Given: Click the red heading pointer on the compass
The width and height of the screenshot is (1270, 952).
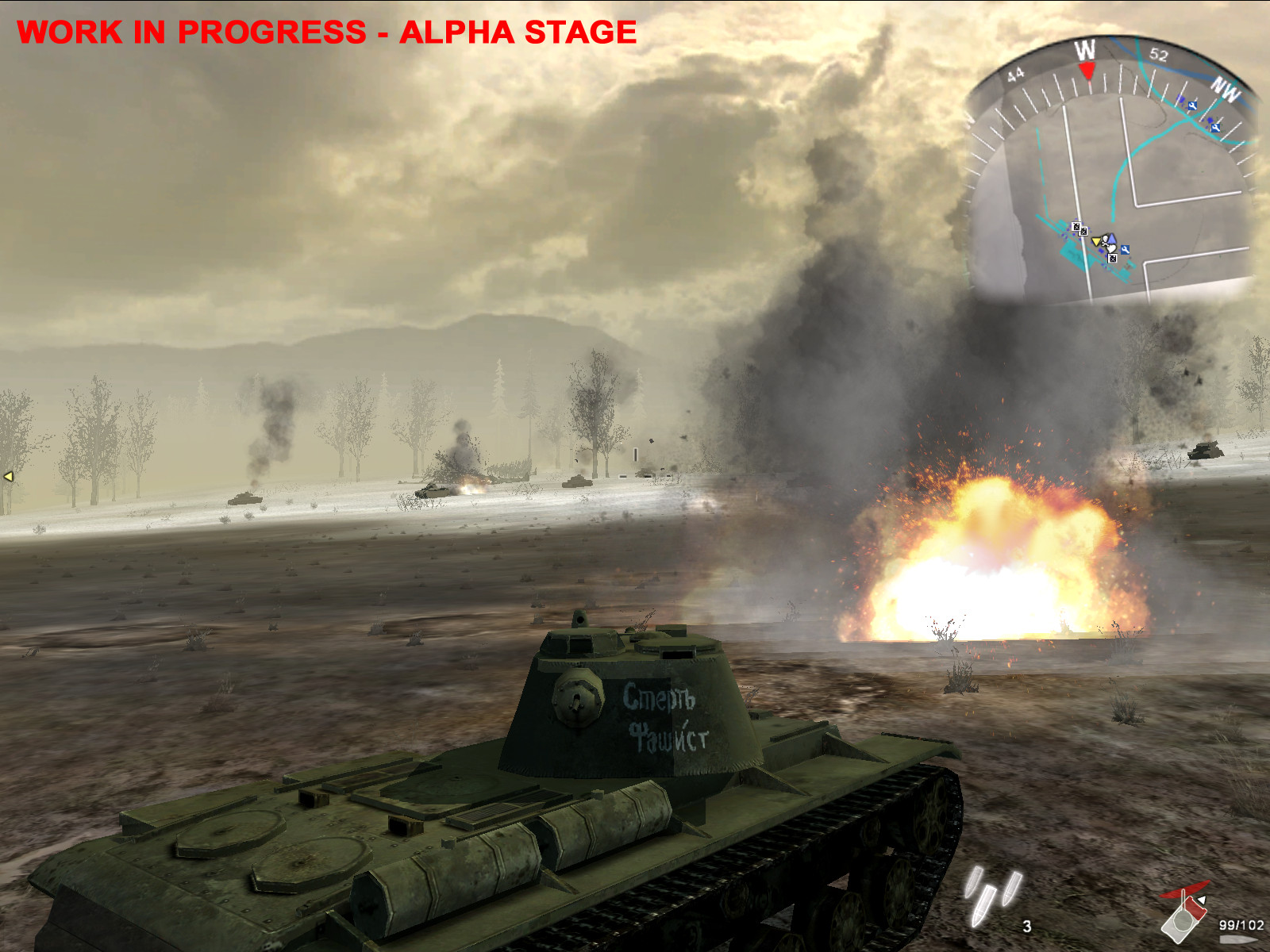Looking at the screenshot, I should tap(1087, 72).
